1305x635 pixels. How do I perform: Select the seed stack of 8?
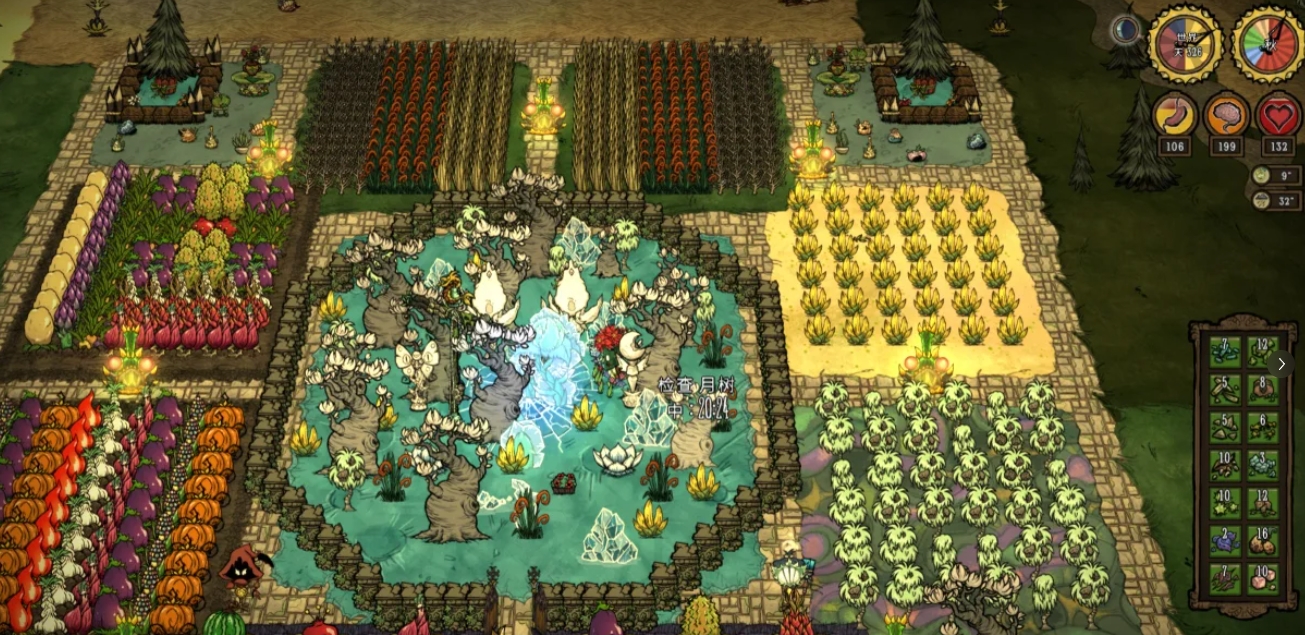pyautogui.click(x=1262, y=389)
